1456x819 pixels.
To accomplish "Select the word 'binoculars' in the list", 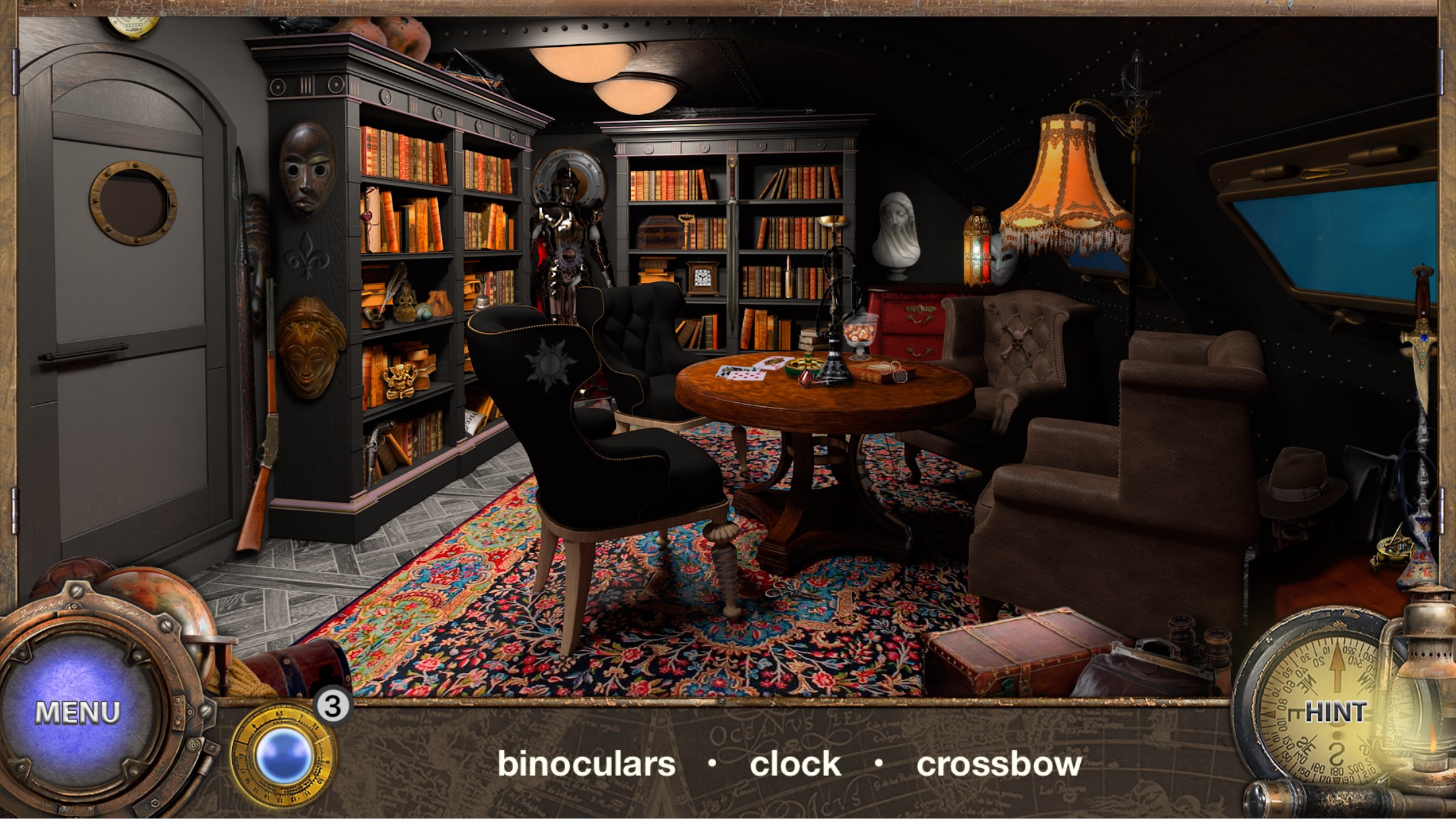I will point(586,763).
